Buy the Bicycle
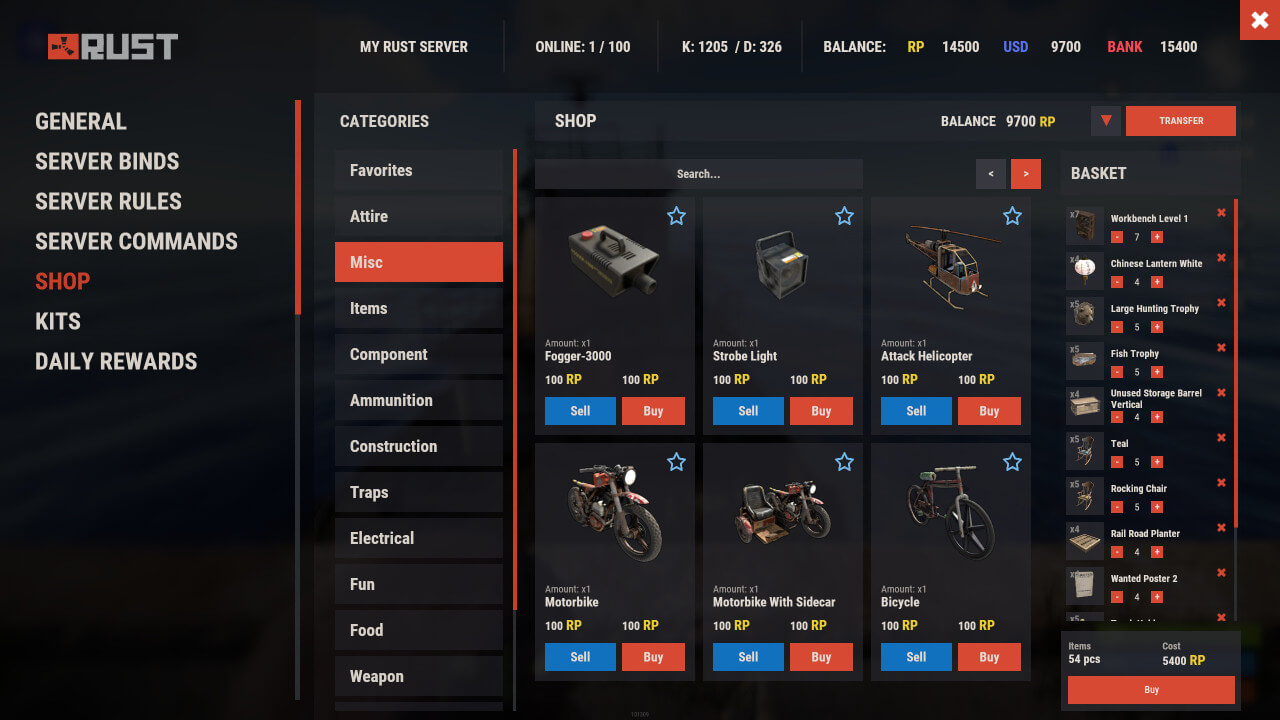1280x720 pixels. click(989, 657)
